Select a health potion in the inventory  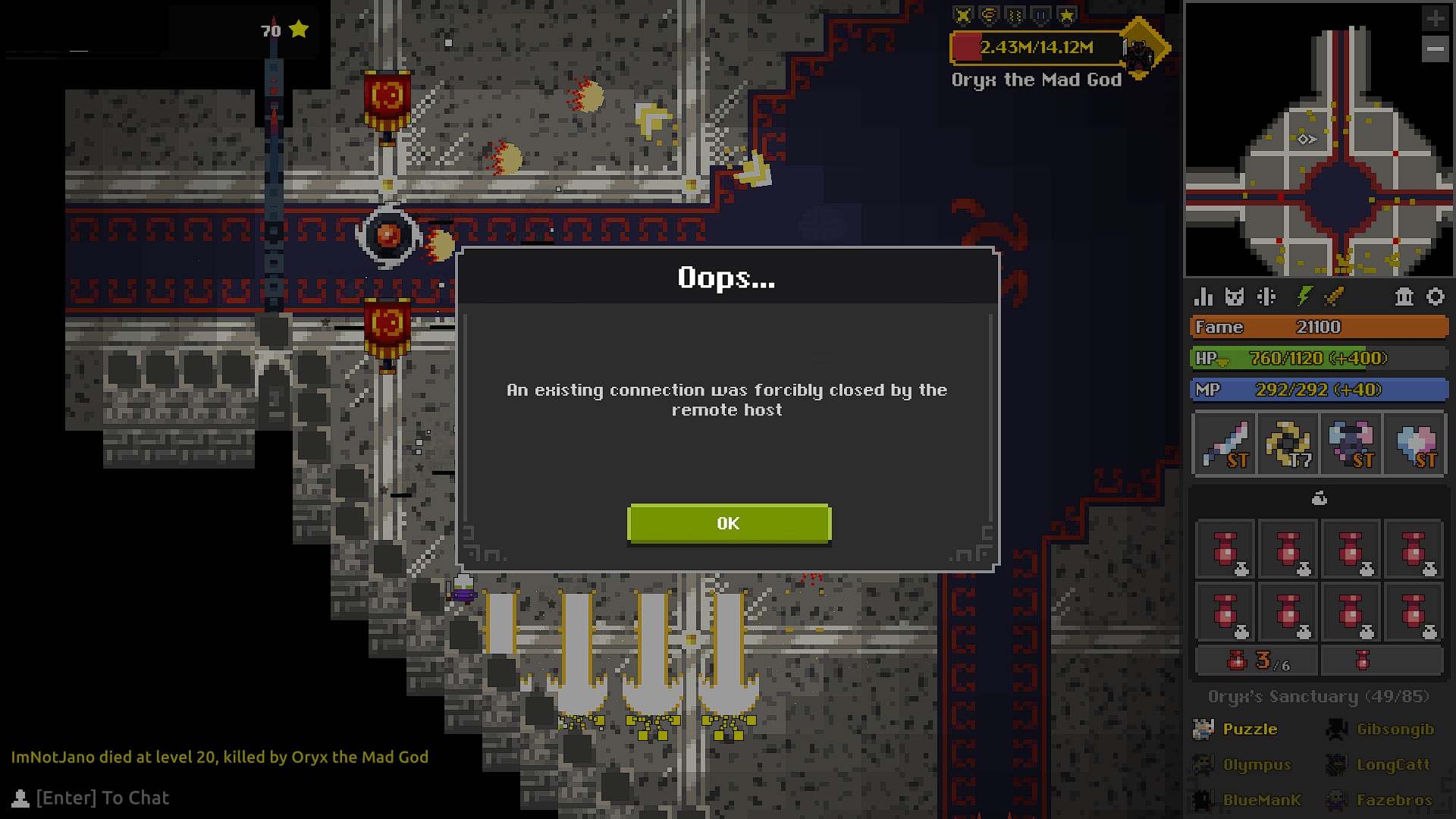[x=1225, y=551]
